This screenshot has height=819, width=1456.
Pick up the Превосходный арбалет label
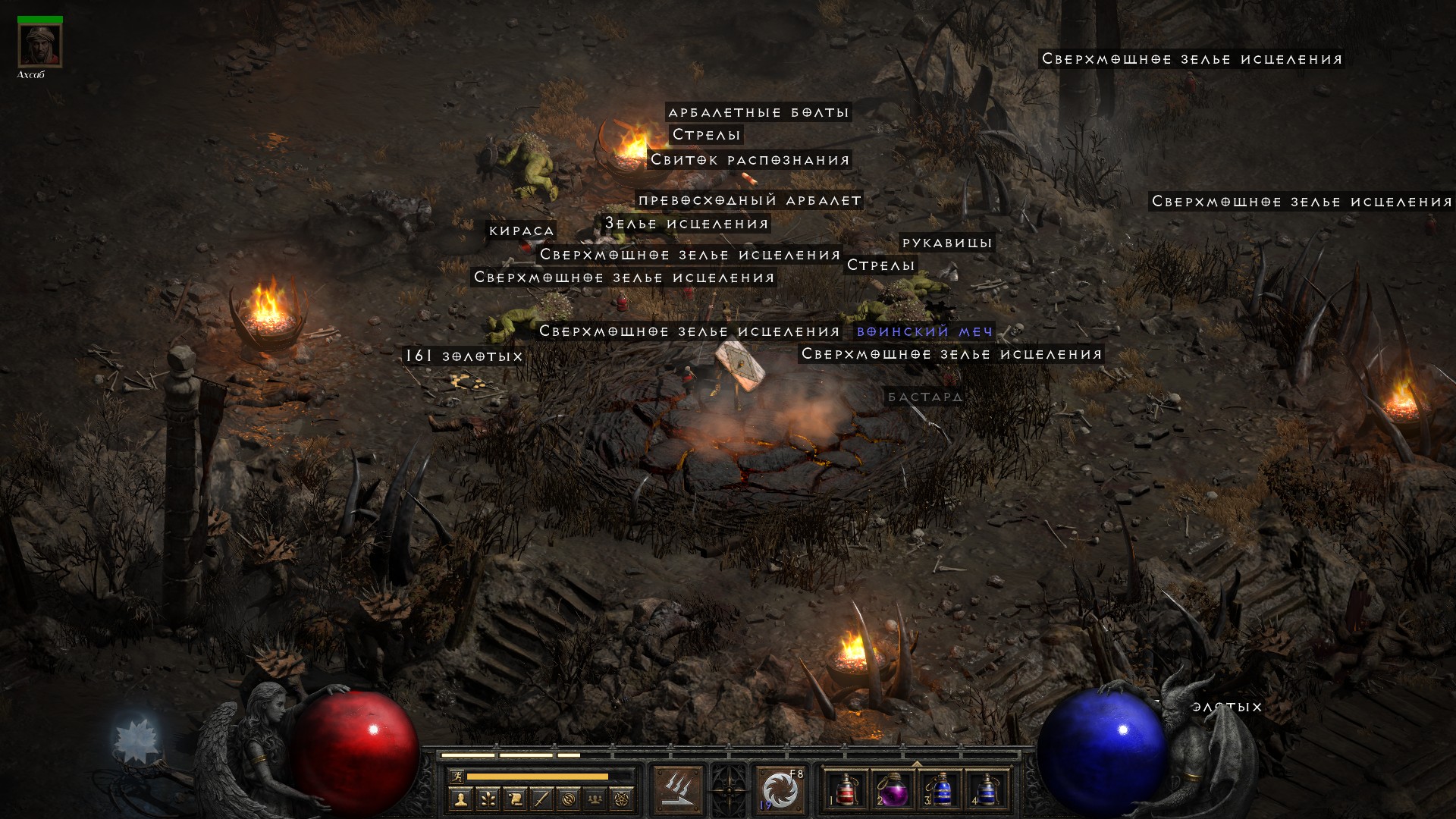coord(749,200)
